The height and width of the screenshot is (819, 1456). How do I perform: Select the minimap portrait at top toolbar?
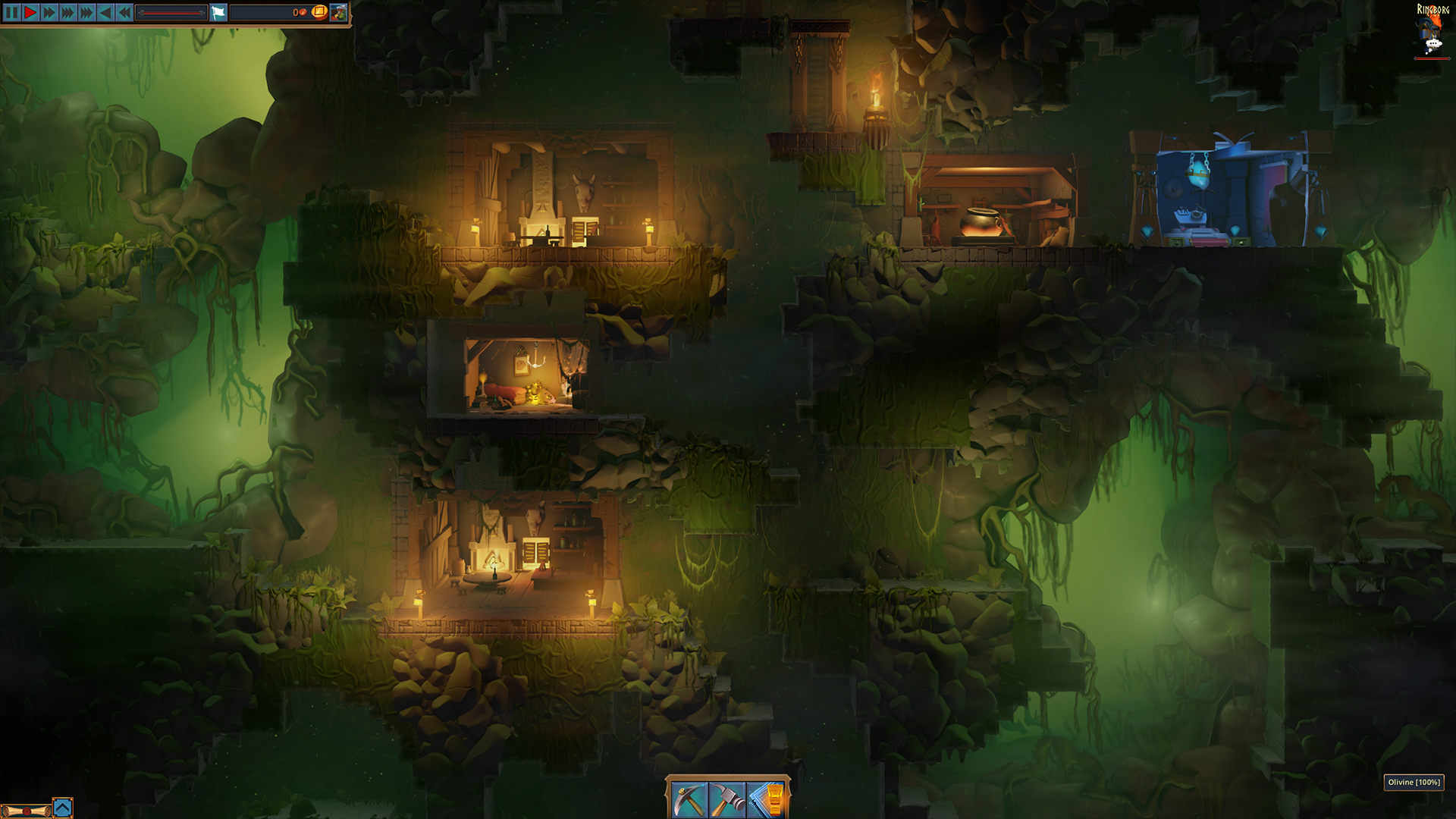coord(339,13)
